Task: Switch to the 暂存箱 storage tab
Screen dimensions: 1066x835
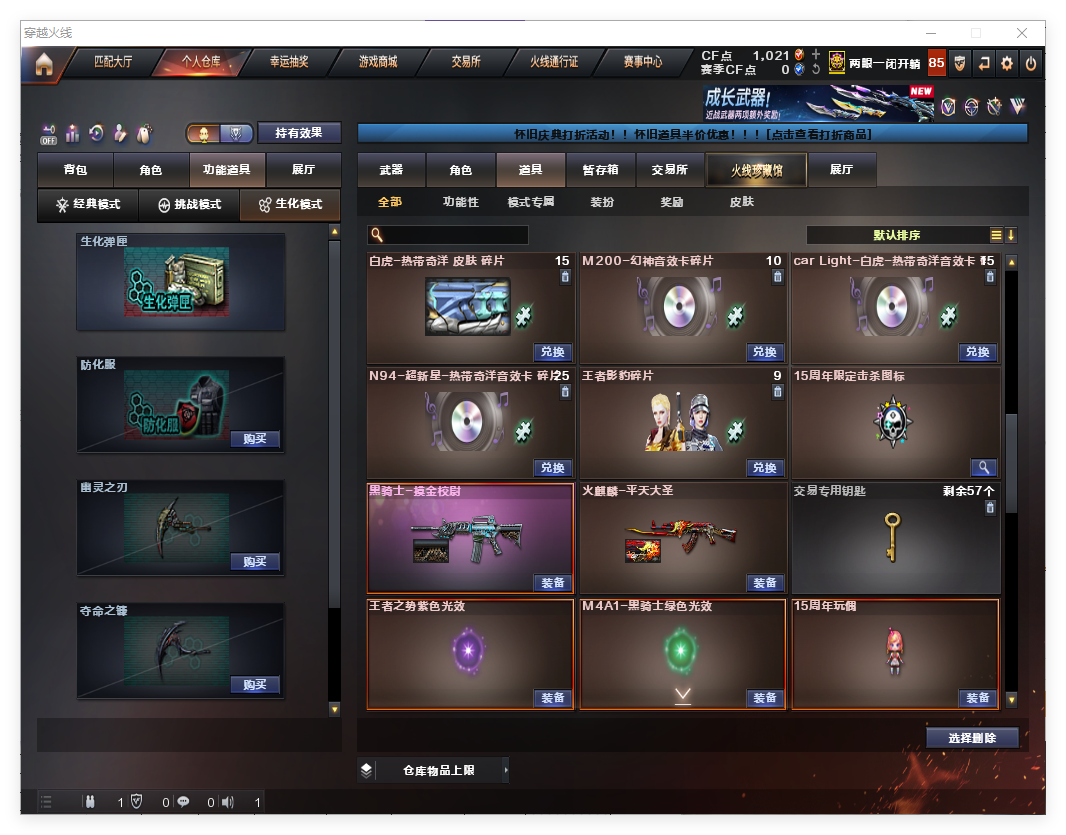Action: (x=600, y=170)
